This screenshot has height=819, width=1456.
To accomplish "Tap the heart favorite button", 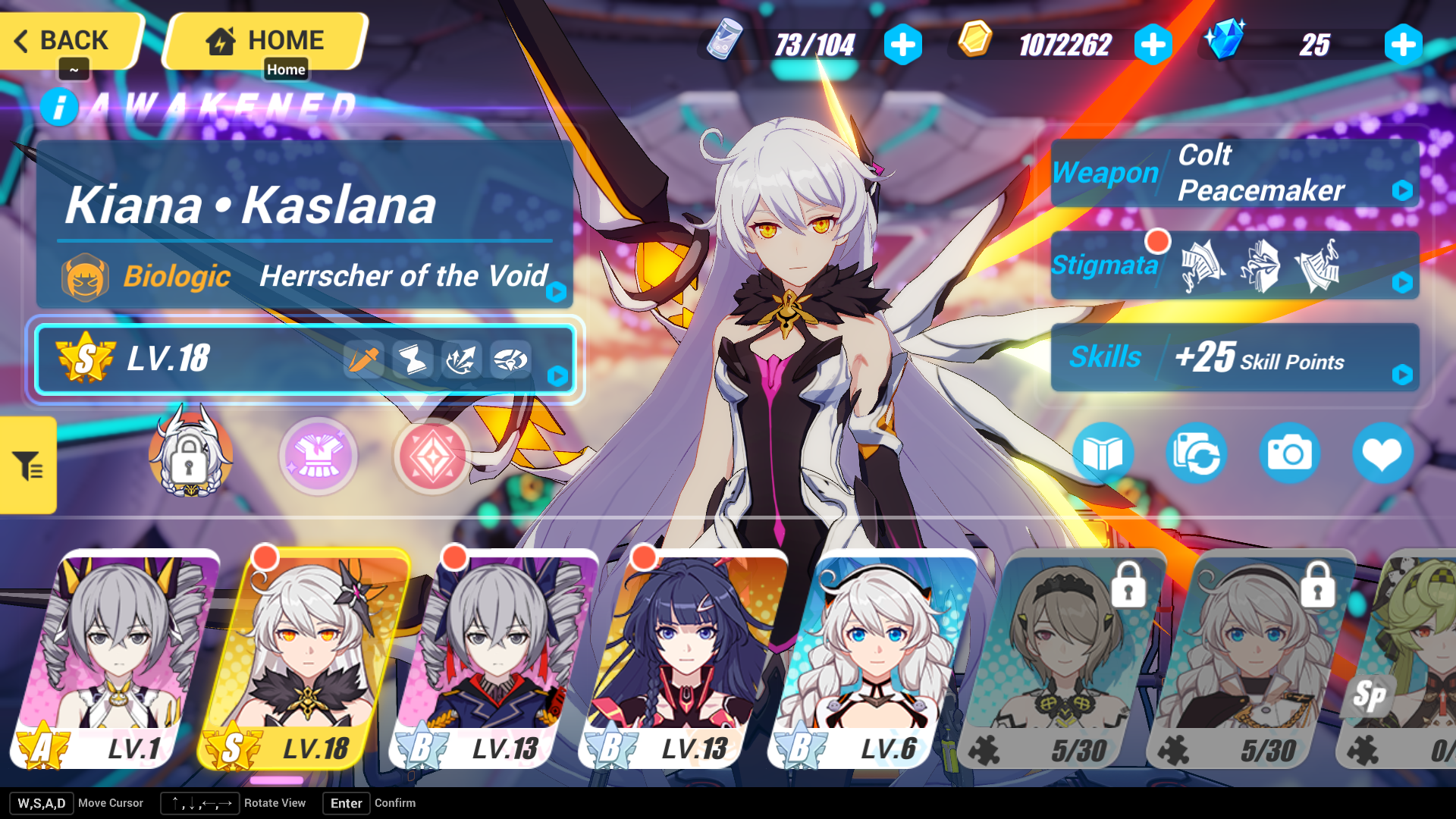I will pos(1382,454).
